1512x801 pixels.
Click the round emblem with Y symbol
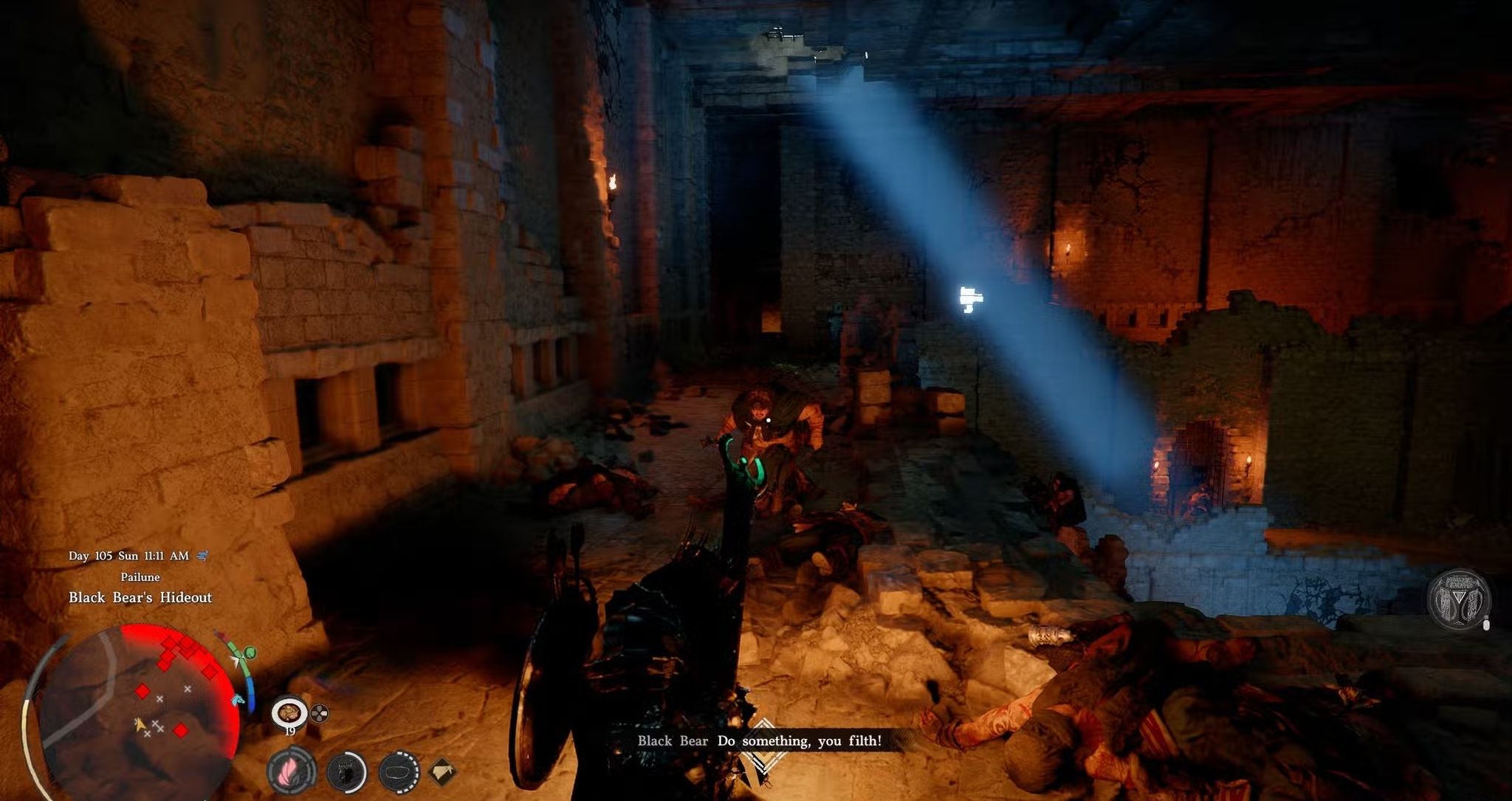tap(1458, 599)
